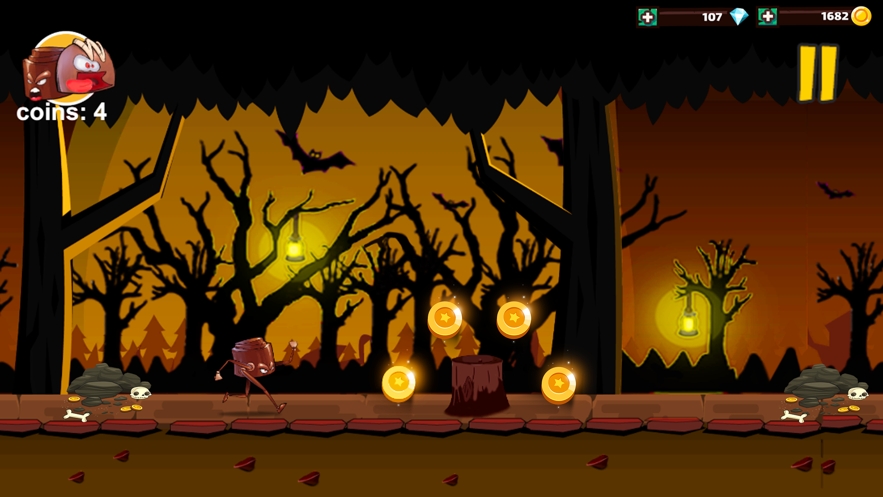
Task: Add more gold coins with the green plus
Action: [x=767, y=17]
